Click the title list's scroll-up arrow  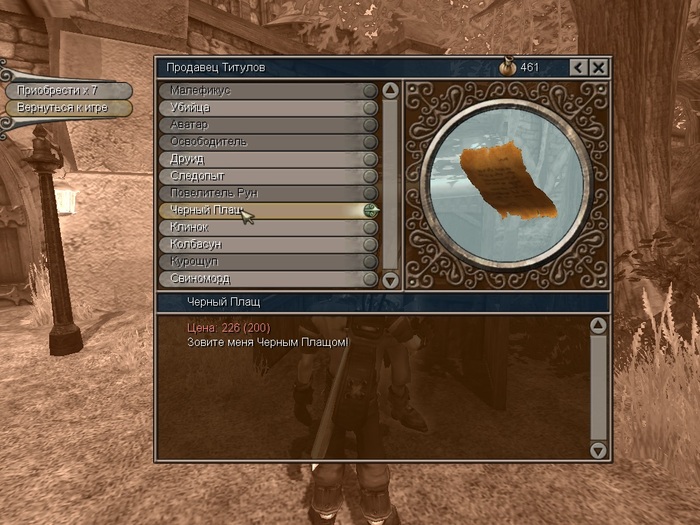pyautogui.click(x=390, y=90)
